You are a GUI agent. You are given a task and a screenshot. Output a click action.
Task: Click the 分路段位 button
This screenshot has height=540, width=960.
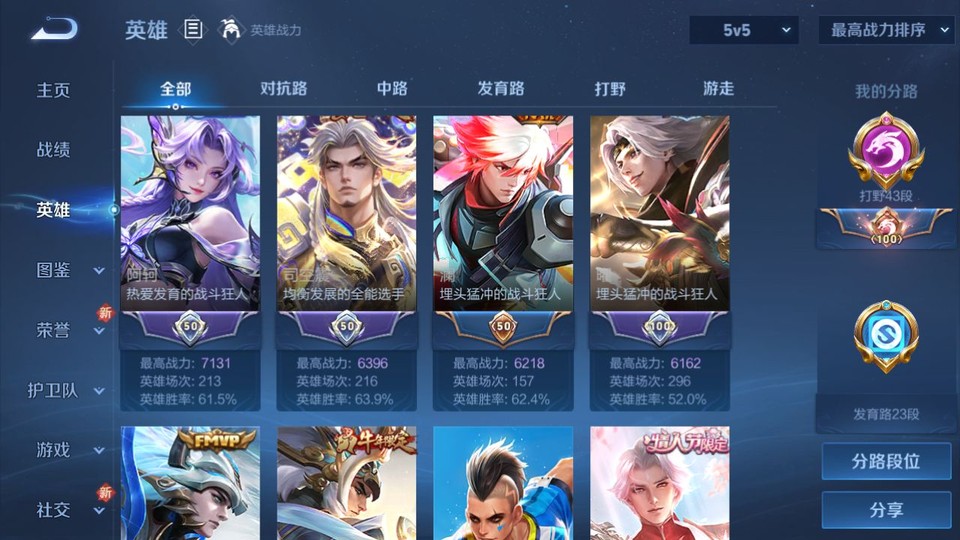886,462
